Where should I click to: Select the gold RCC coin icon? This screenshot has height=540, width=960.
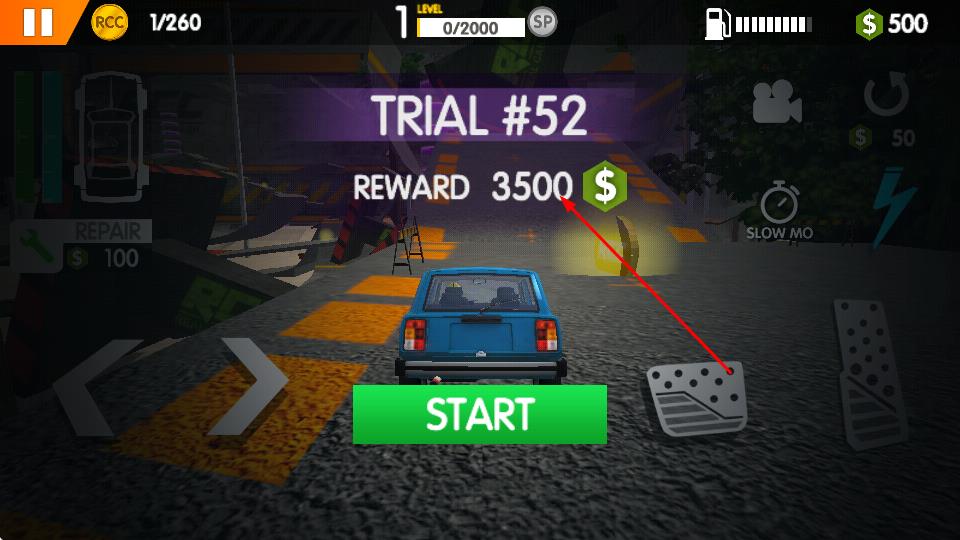(110, 22)
